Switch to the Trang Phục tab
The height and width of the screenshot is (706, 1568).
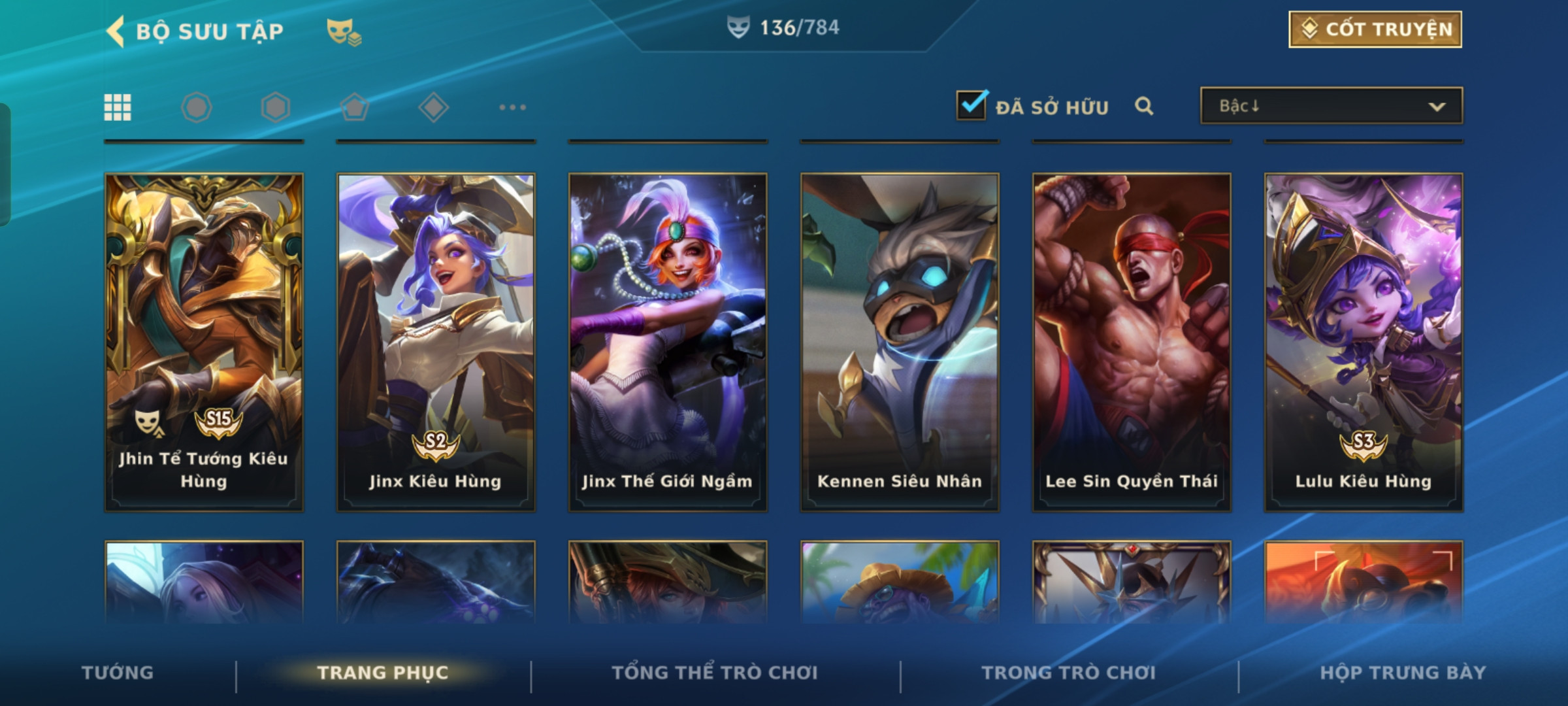(x=383, y=673)
